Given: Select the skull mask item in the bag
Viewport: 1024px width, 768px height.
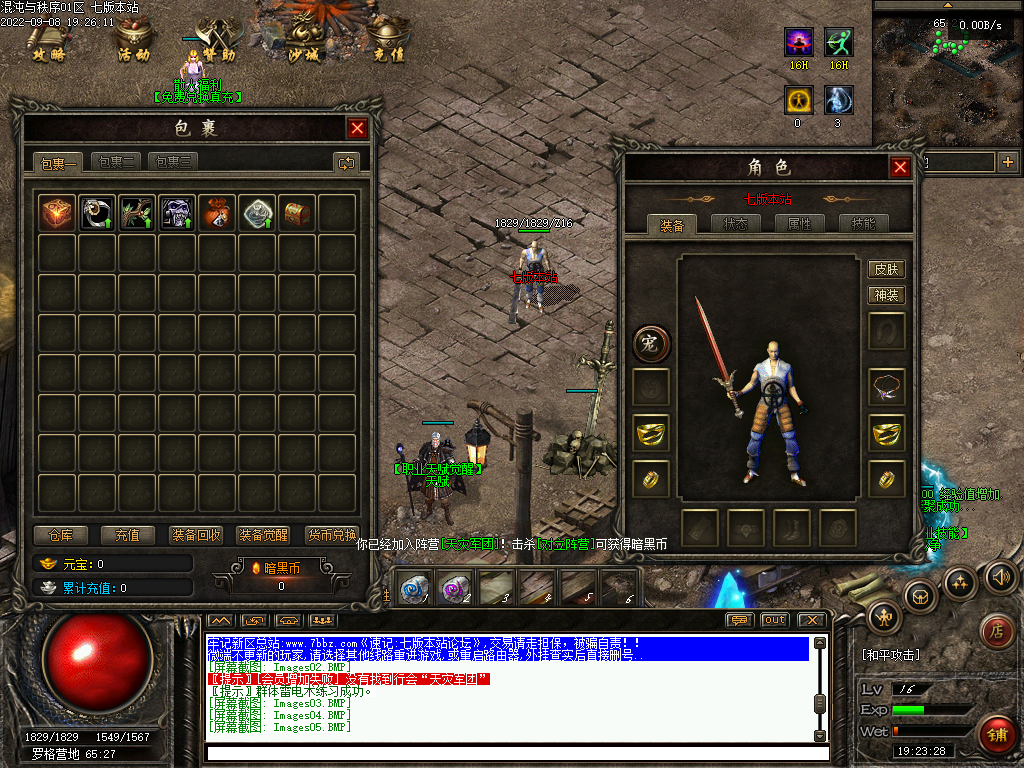Looking at the screenshot, I should pyautogui.click(x=177, y=212).
